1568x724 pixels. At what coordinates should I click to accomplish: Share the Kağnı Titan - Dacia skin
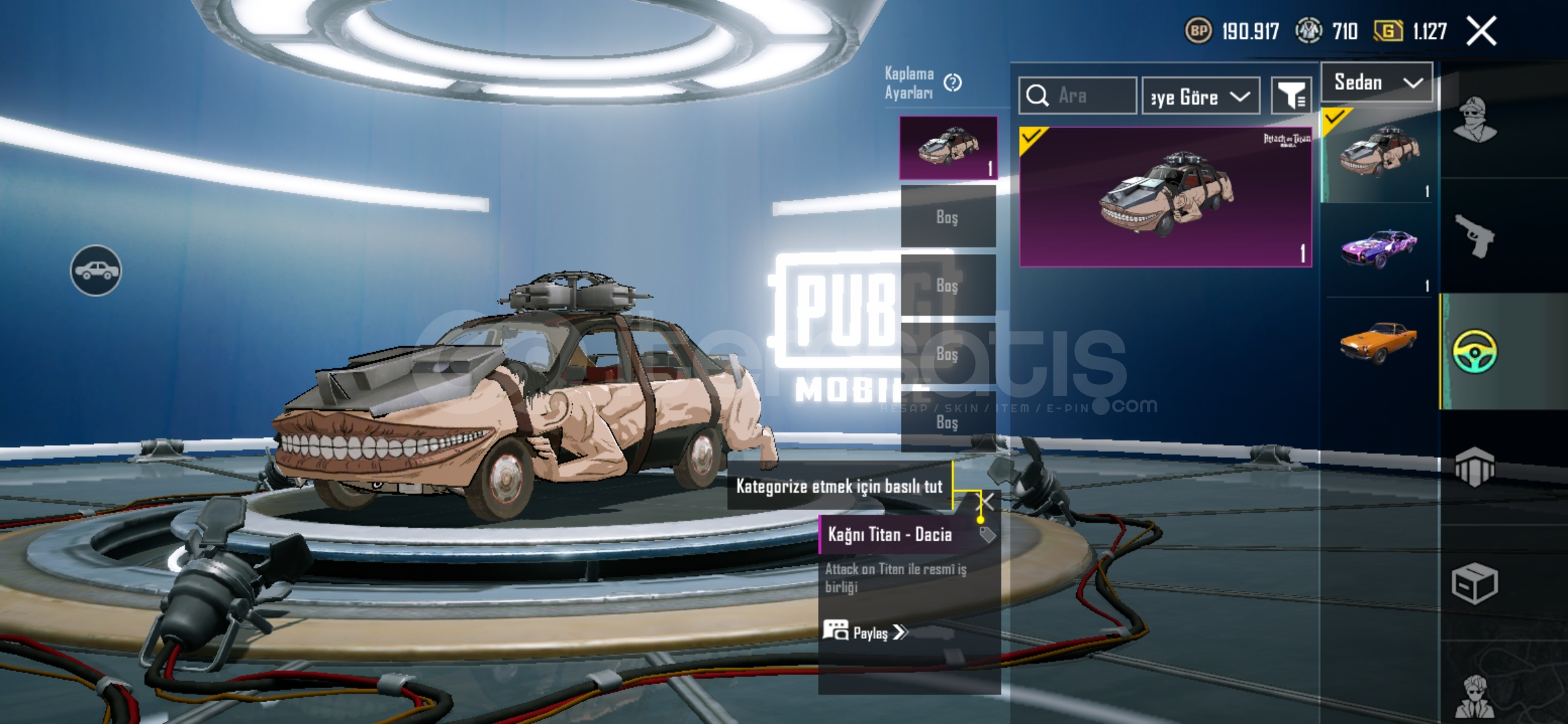click(866, 632)
